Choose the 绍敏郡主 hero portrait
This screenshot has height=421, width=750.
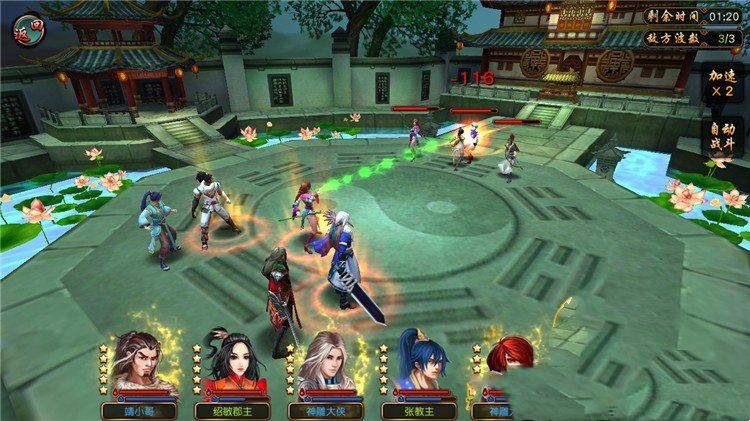[231, 367]
